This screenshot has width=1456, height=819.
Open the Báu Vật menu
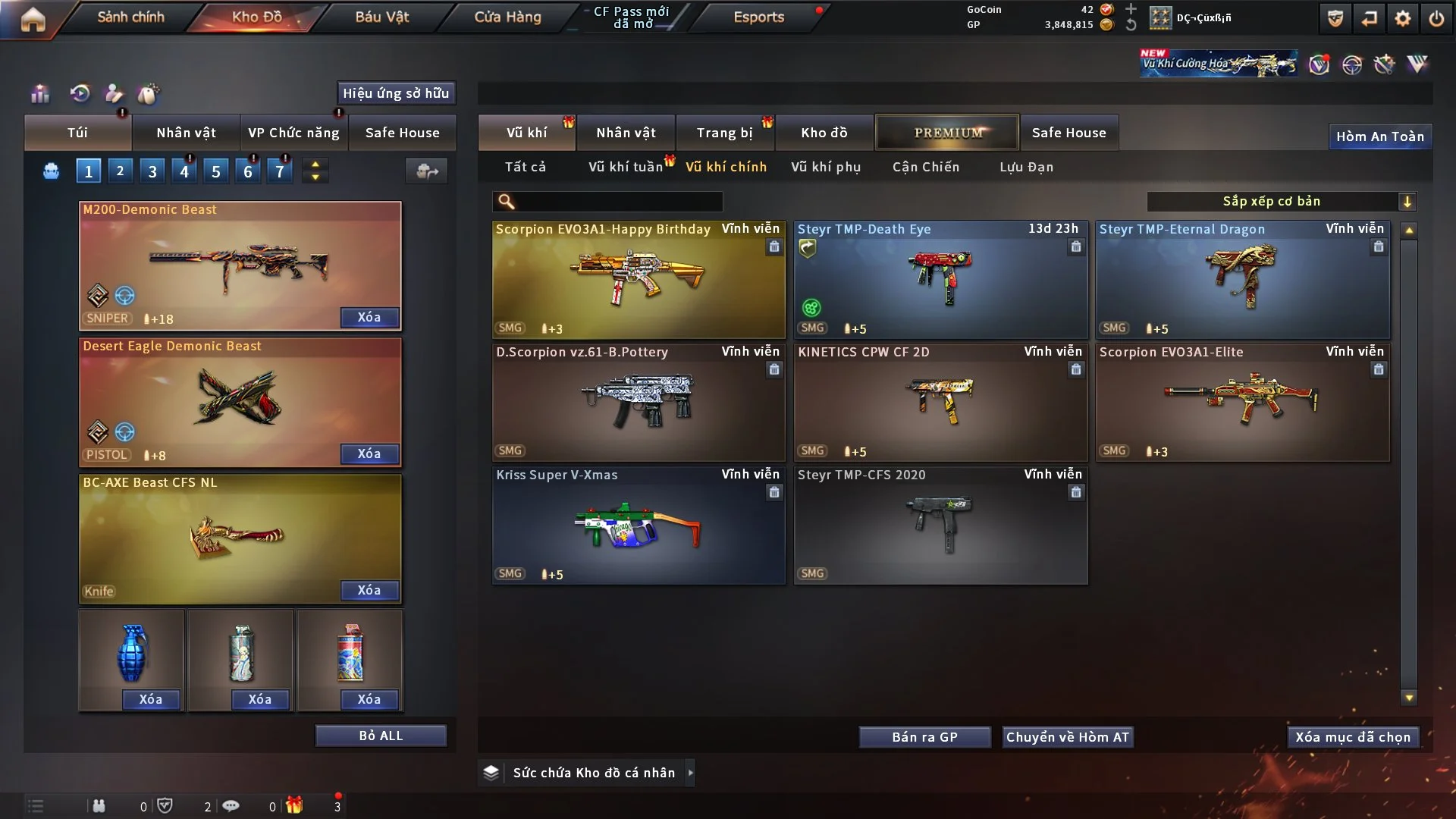pyautogui.click(x=381, y=17)
